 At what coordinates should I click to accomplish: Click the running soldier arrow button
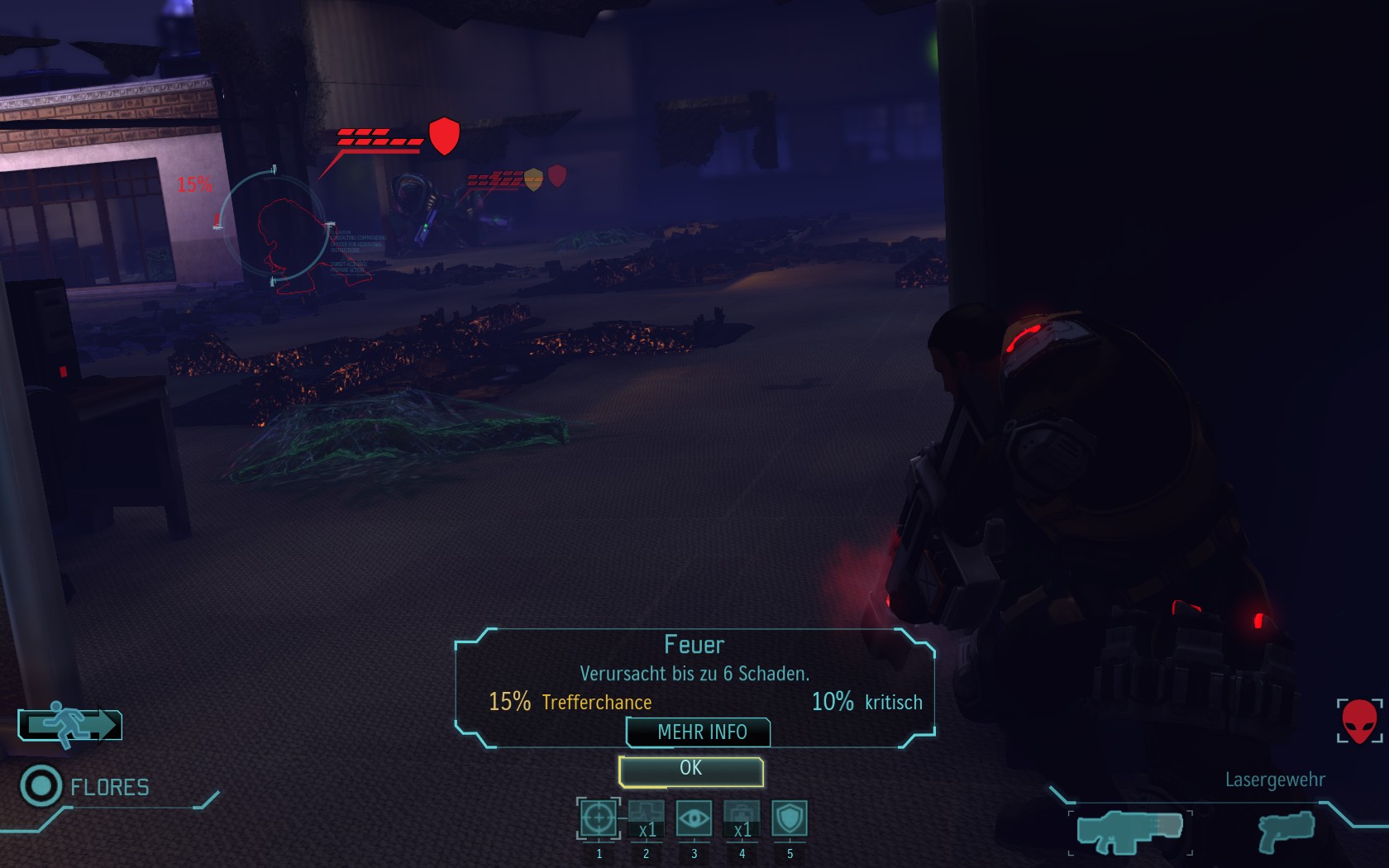(71, 725)
